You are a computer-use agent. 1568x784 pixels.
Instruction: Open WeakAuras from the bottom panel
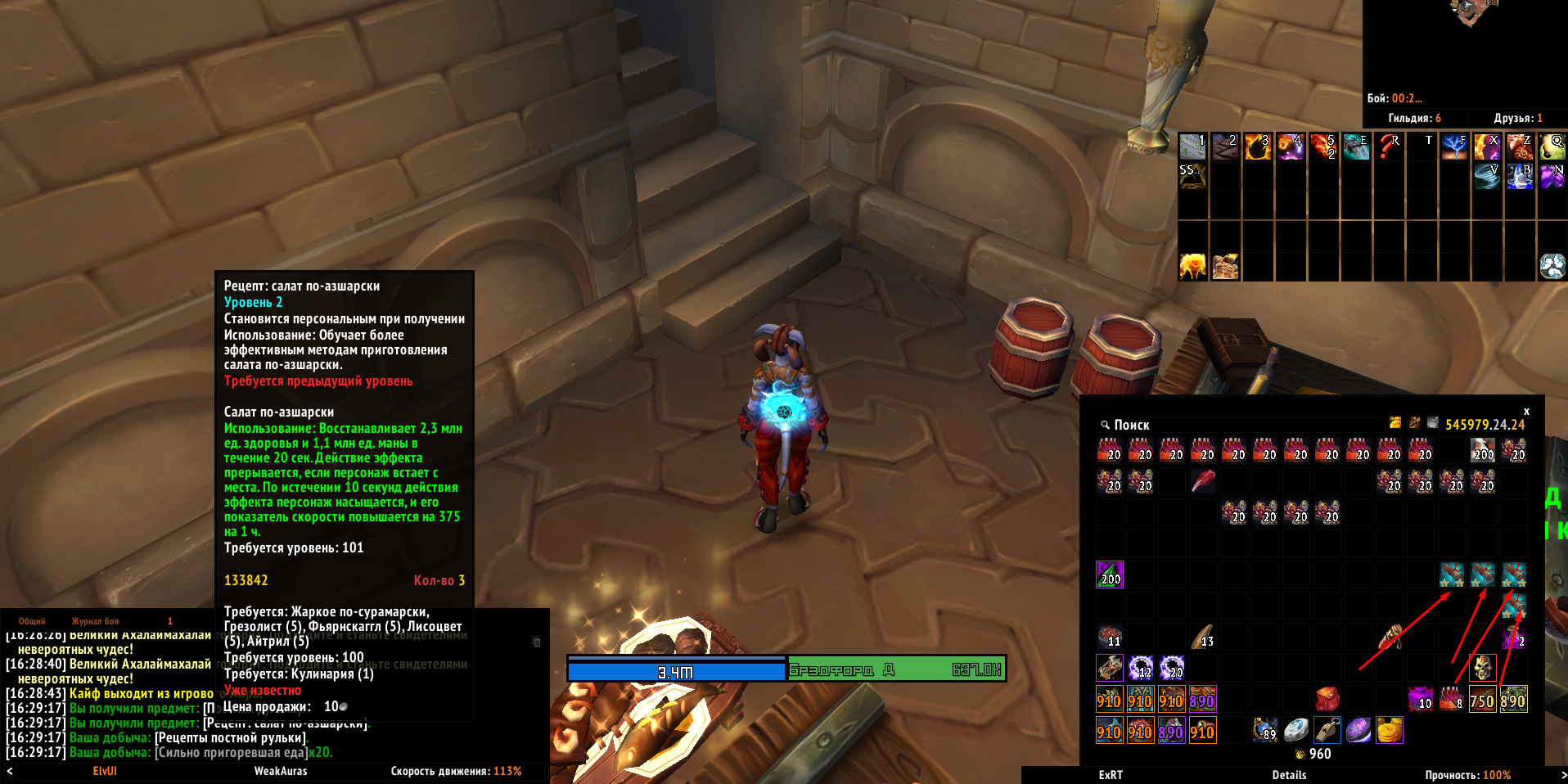(281, 771)
